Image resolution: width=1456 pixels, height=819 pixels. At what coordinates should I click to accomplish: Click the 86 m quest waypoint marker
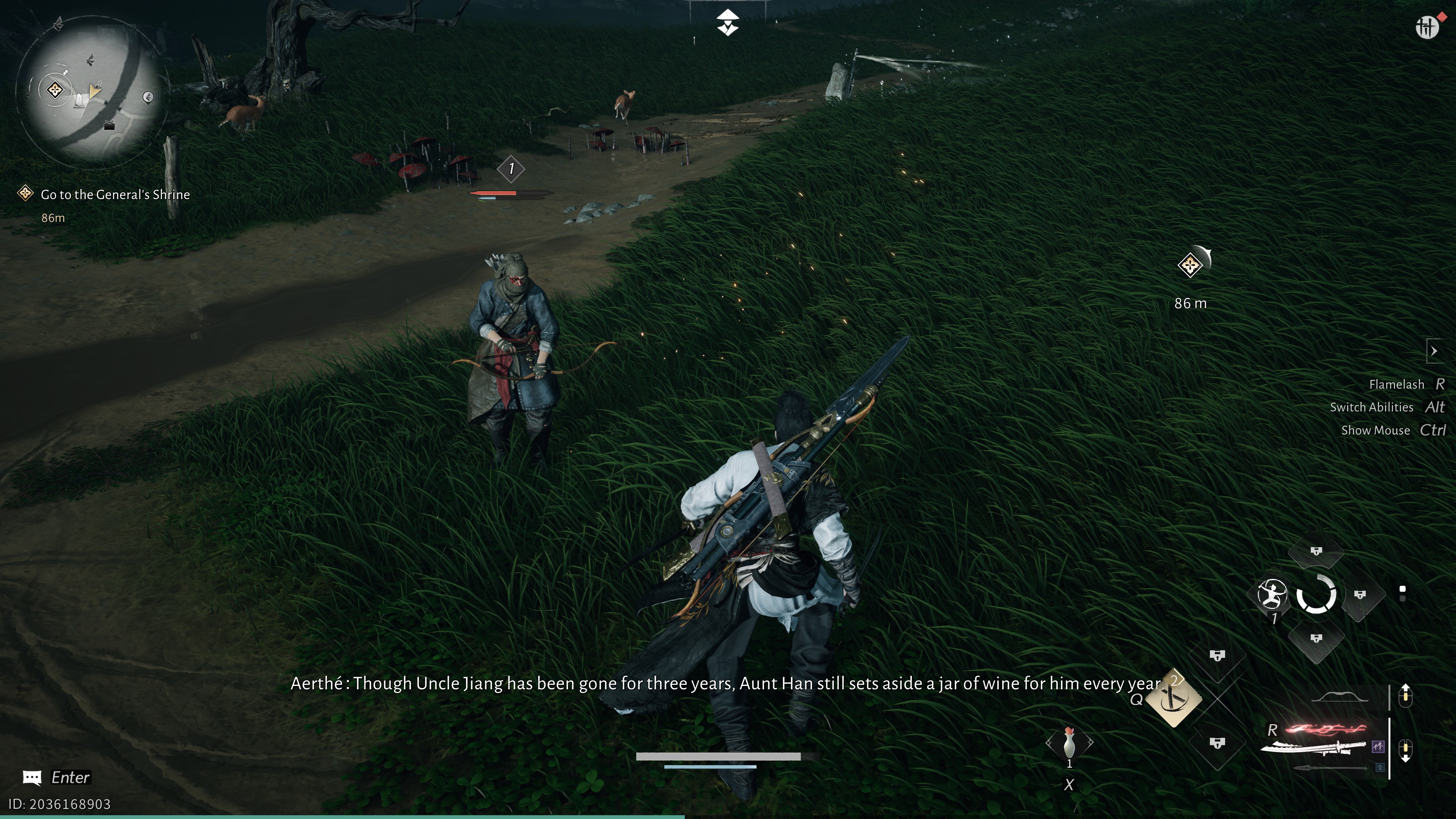click(x=1190, y=265)
